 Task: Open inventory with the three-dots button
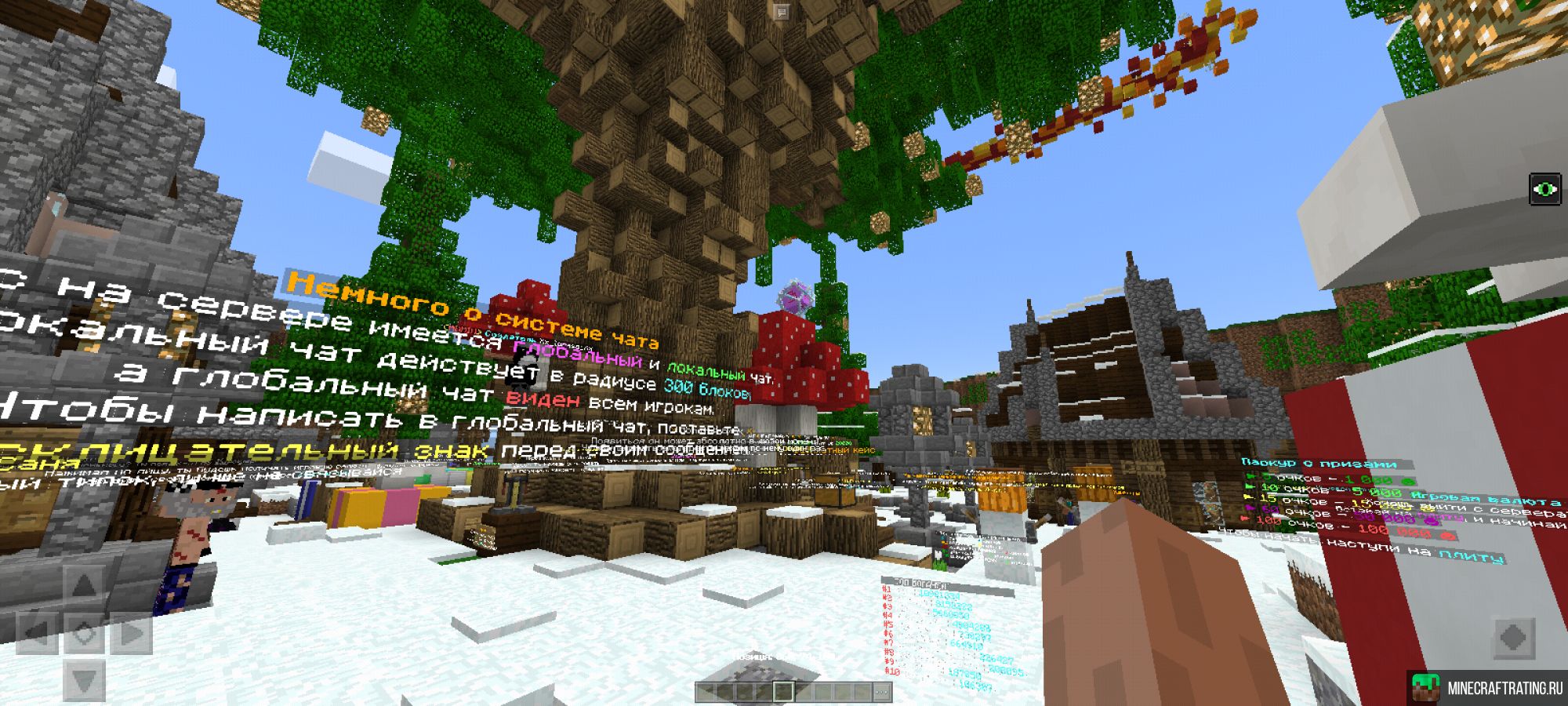[881, 692]
